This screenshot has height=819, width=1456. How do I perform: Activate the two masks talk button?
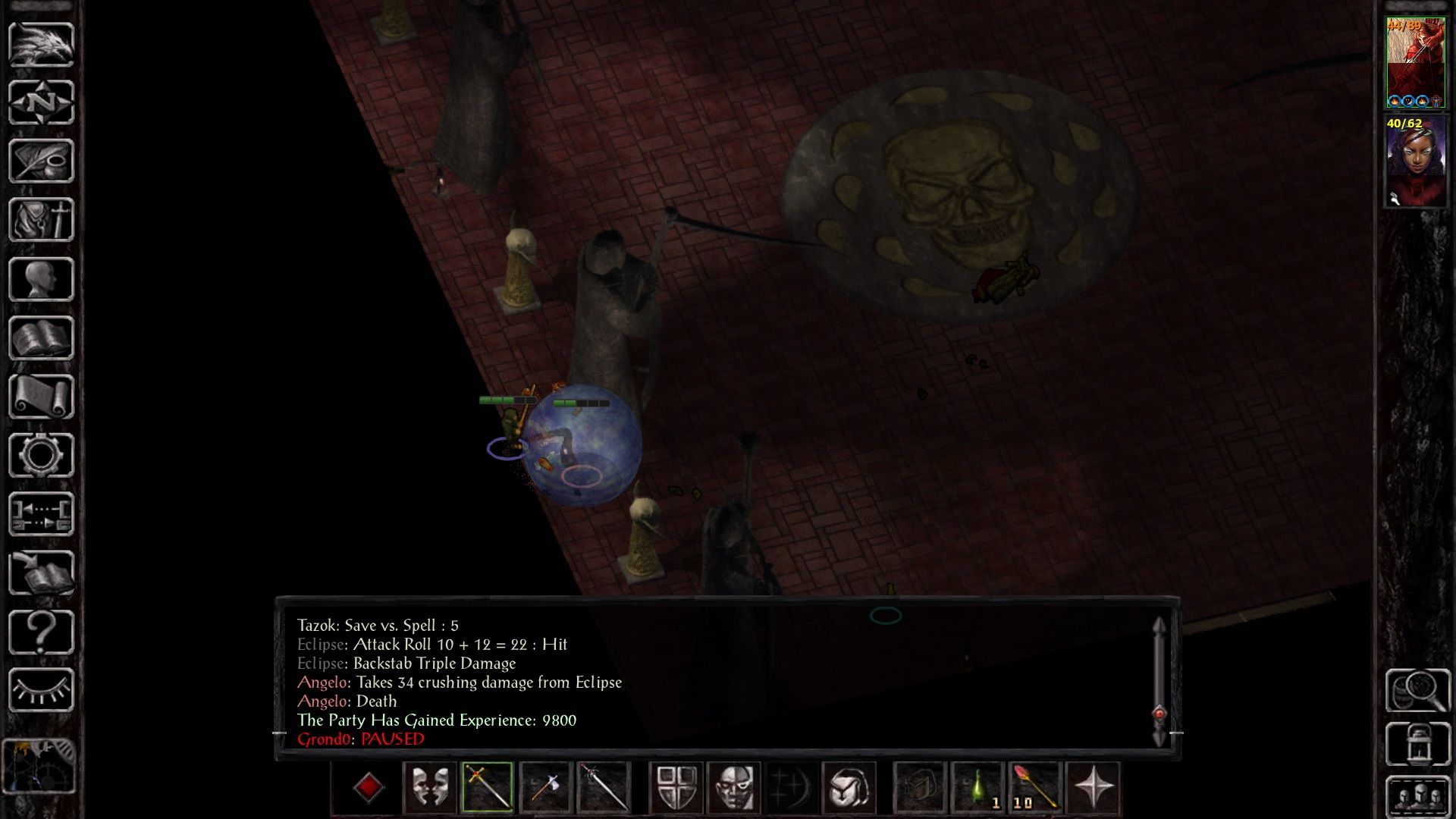(x=429, y=787)
